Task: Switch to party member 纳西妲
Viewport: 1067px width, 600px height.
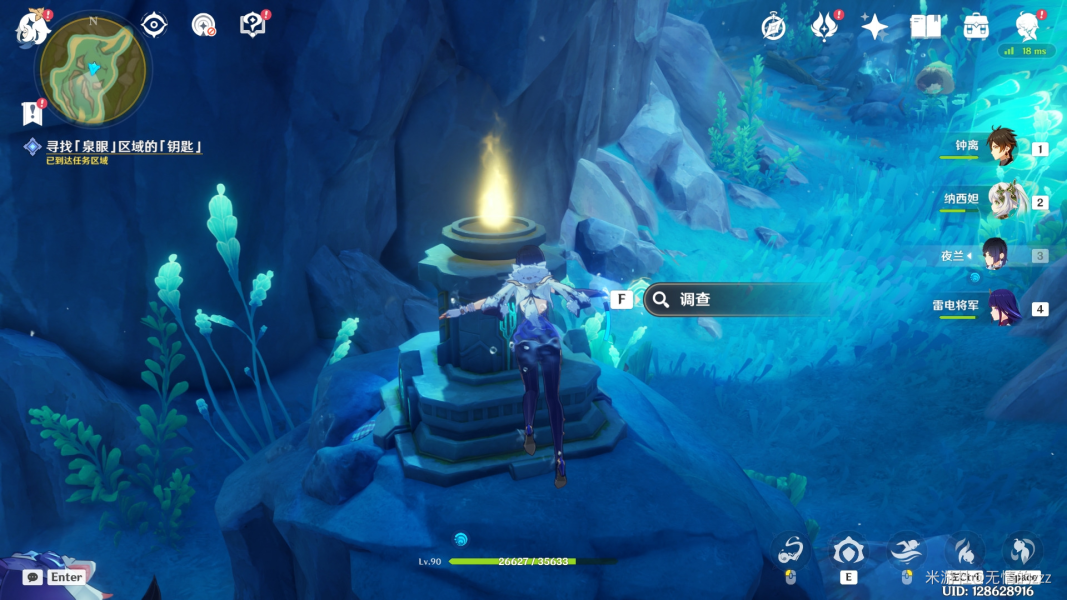Action: [1000, 201]
